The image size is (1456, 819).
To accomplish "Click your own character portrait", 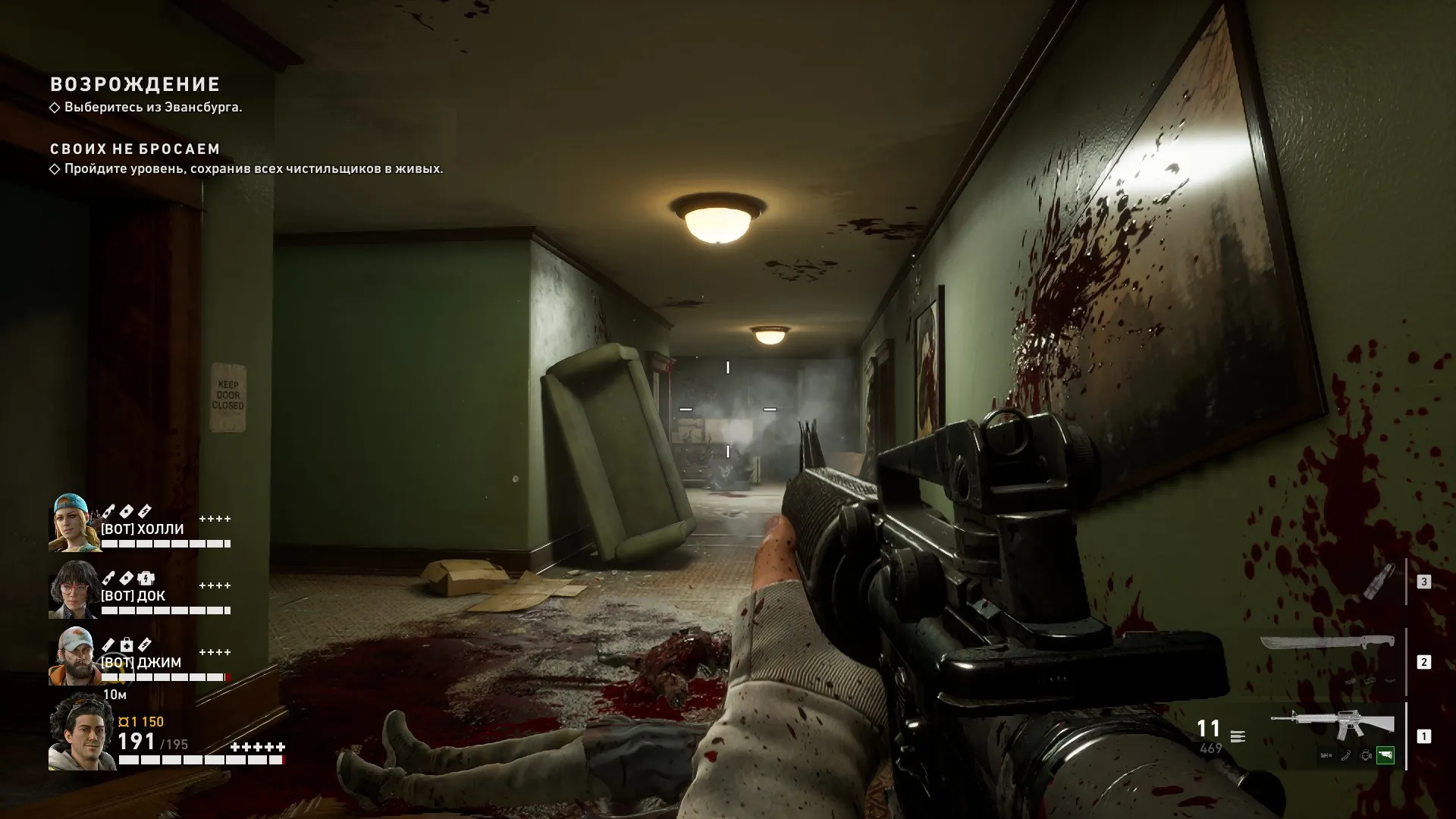I will click(x=81, y=731).
